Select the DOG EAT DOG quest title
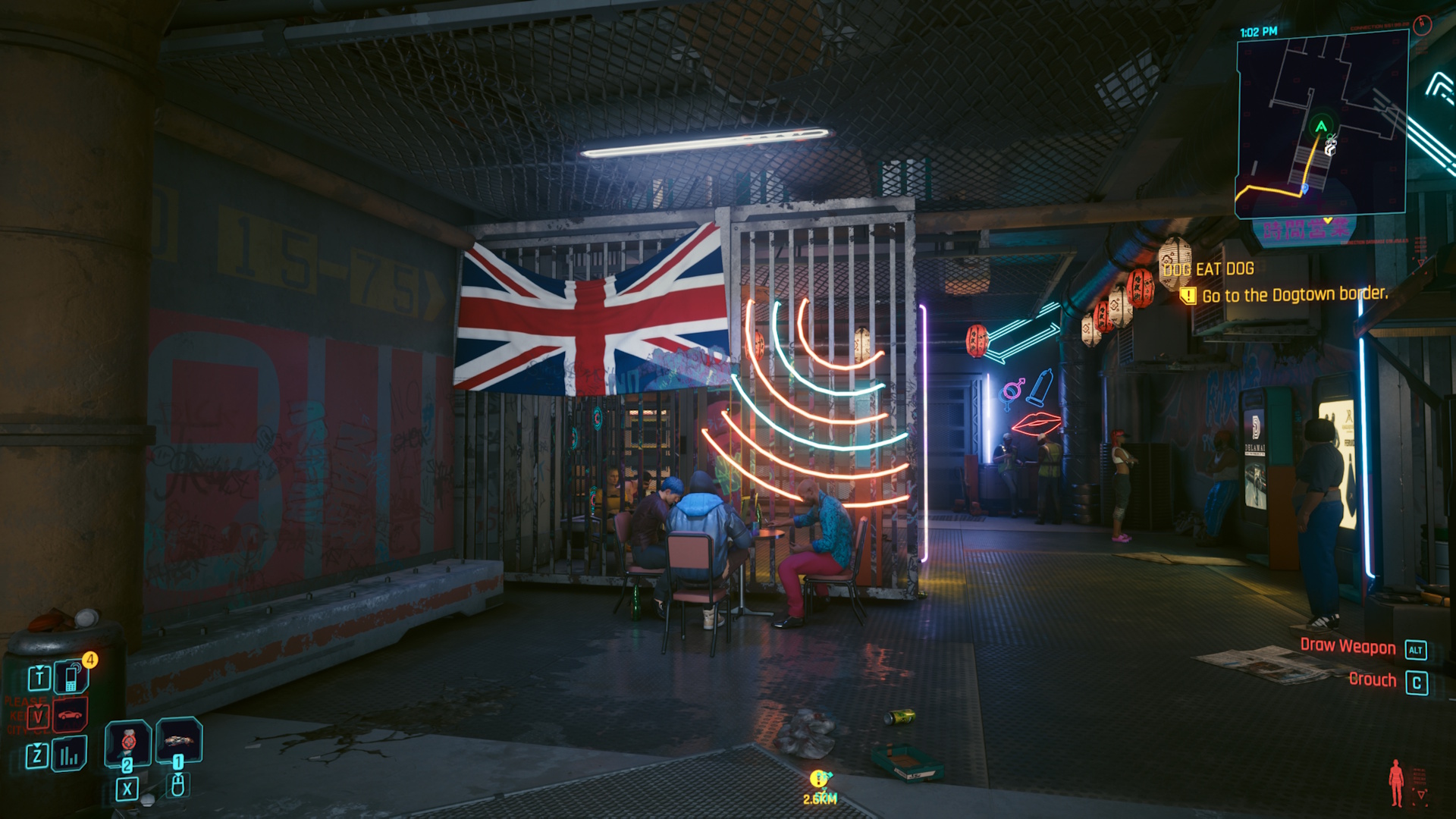Image resolution: width=1456 pixels, height=819 pixels. tap(1209, 269)
